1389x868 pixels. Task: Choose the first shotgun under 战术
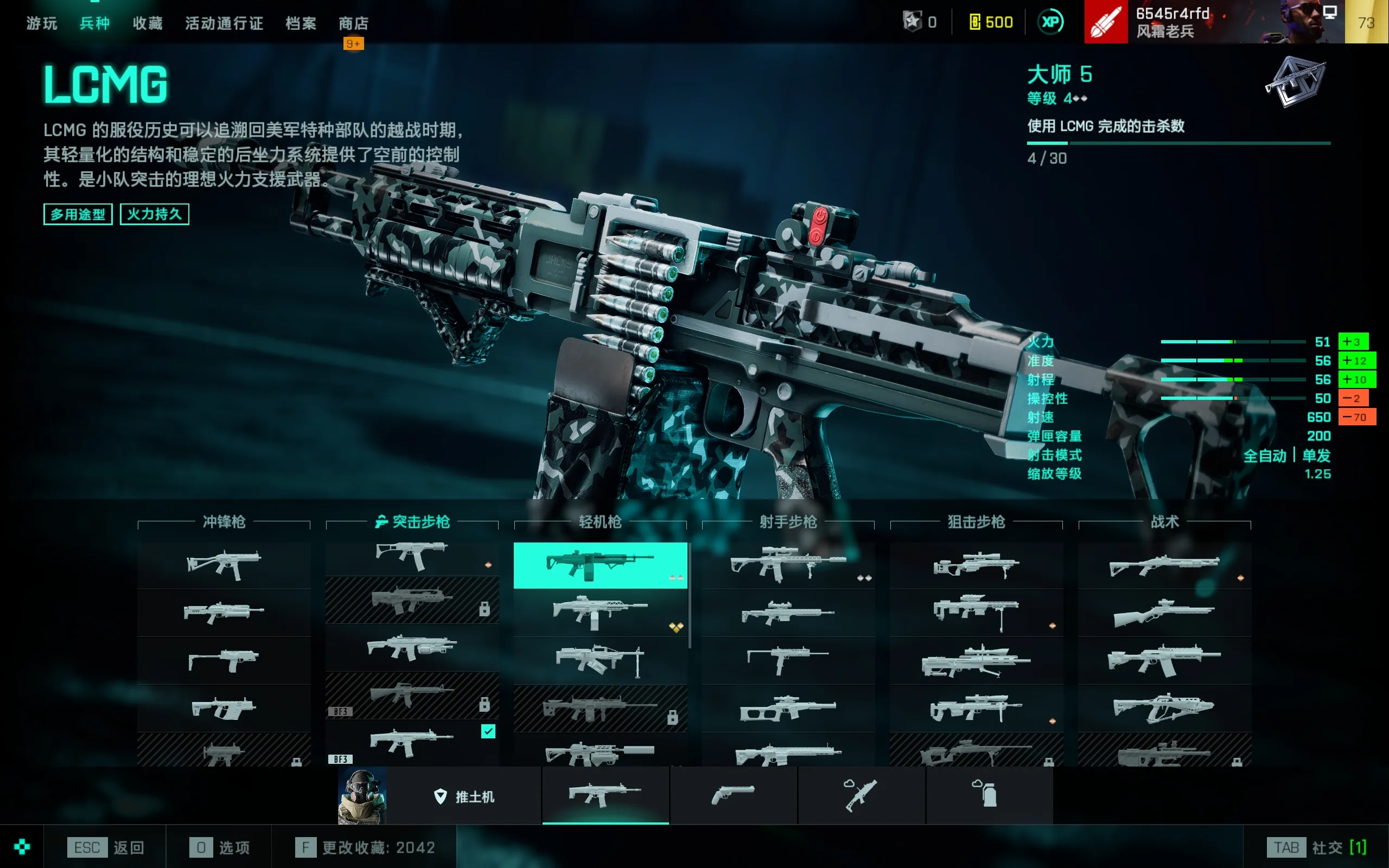click(x=1164, y=565)
